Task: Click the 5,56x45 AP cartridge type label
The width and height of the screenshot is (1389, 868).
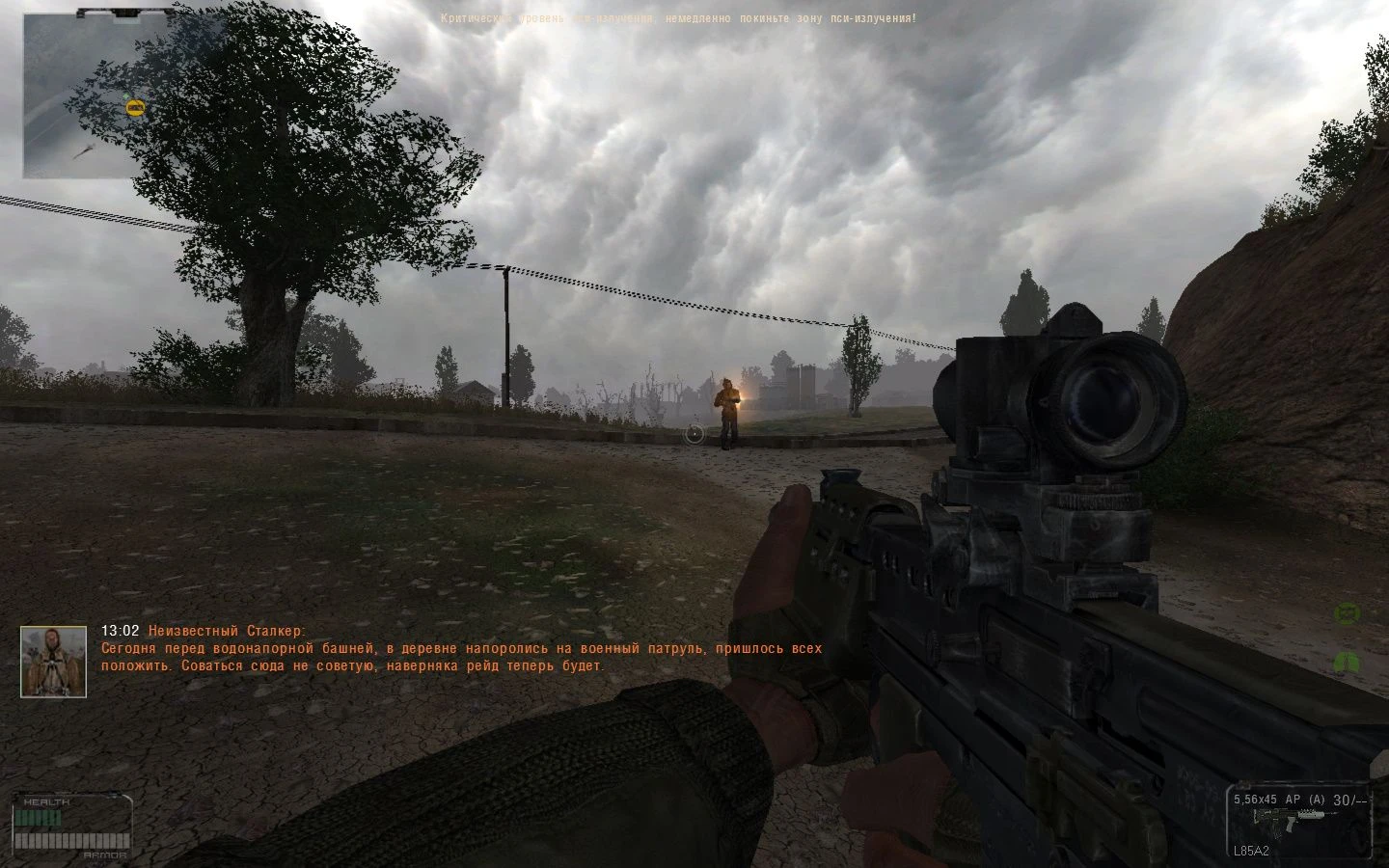Action: pyautogui.click(x=1266, y=800)
